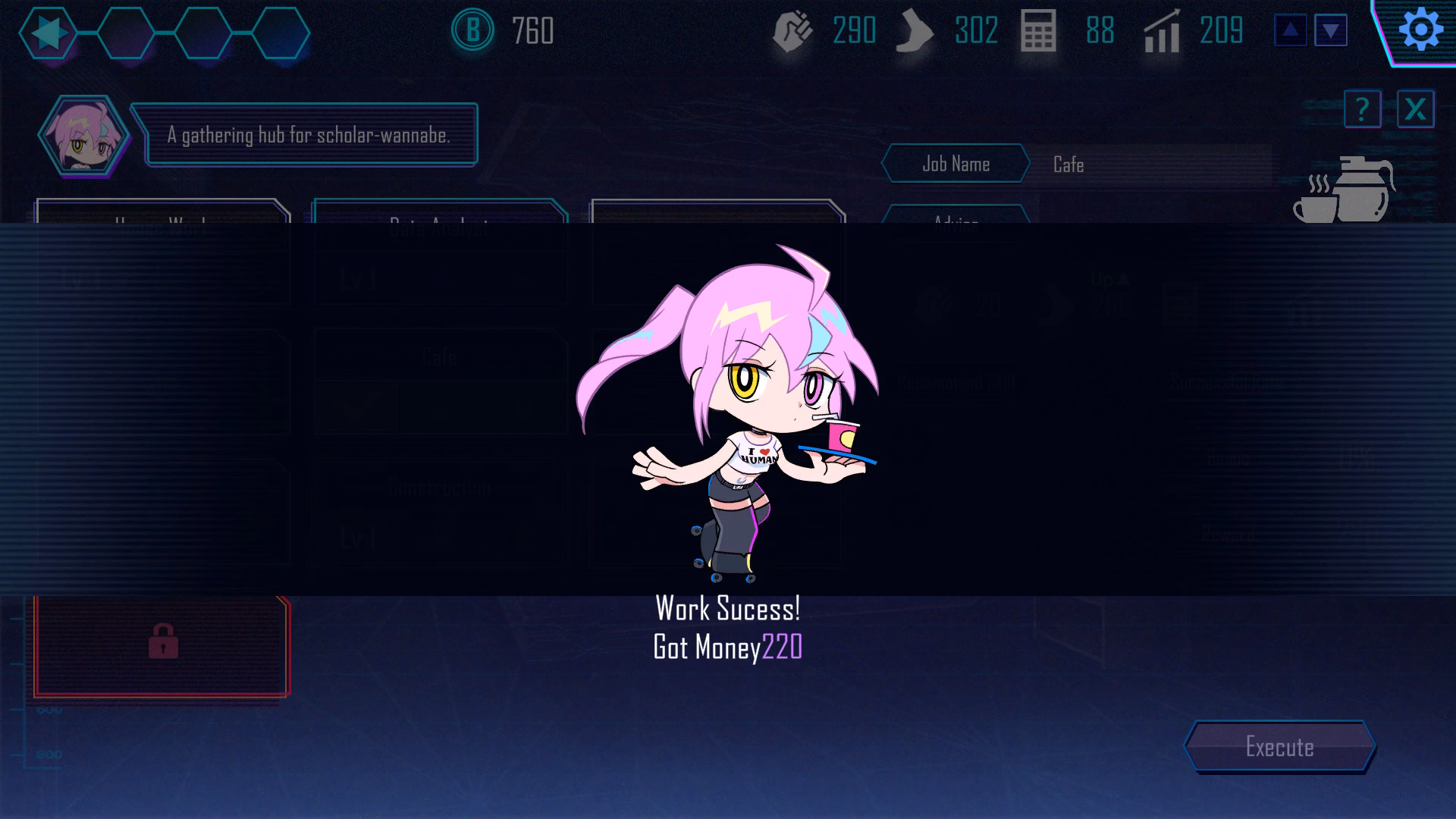Expand the Advice section

[957, 224]
